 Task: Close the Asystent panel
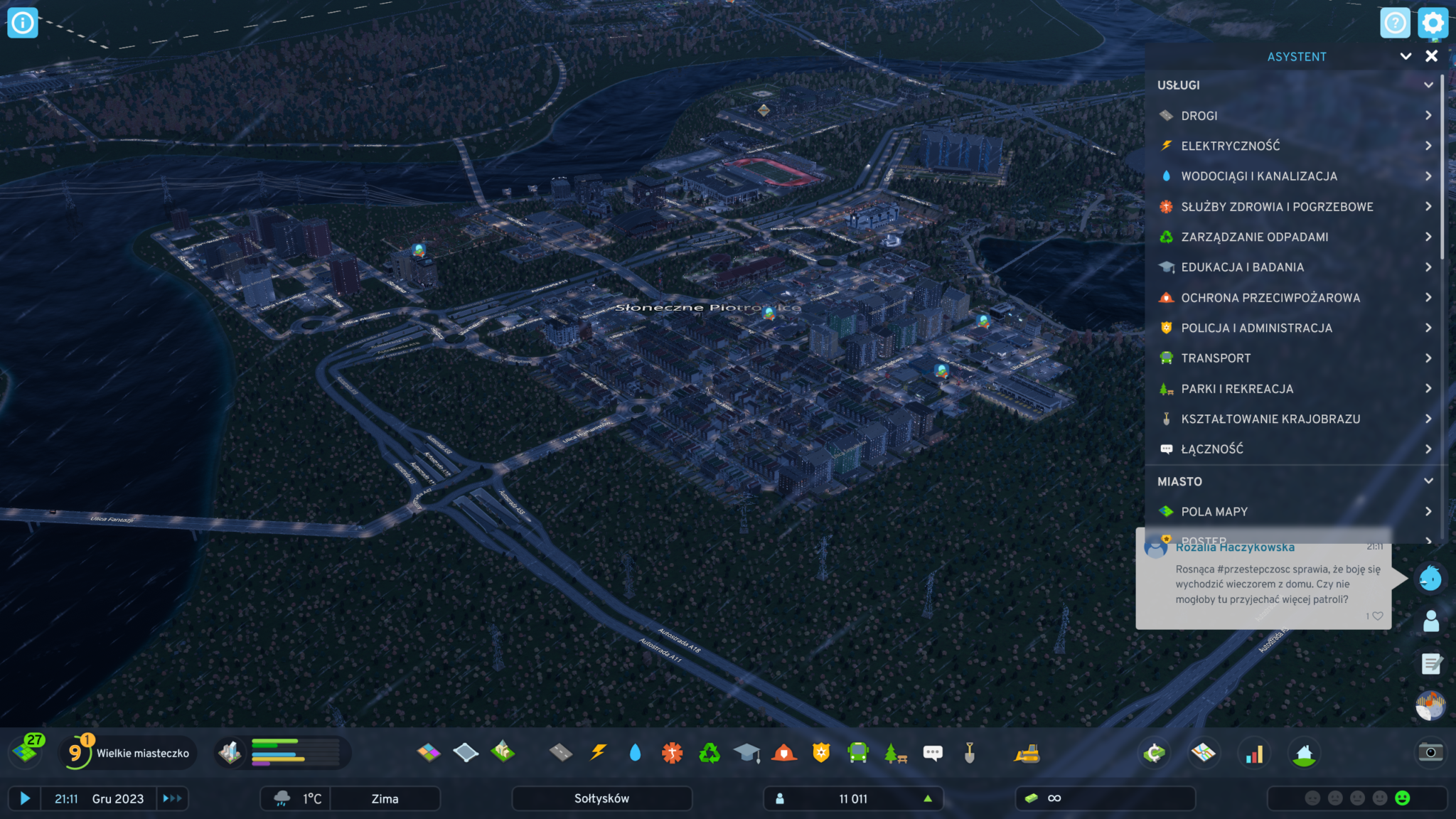pyautogui.click(x=1431, y=56)
